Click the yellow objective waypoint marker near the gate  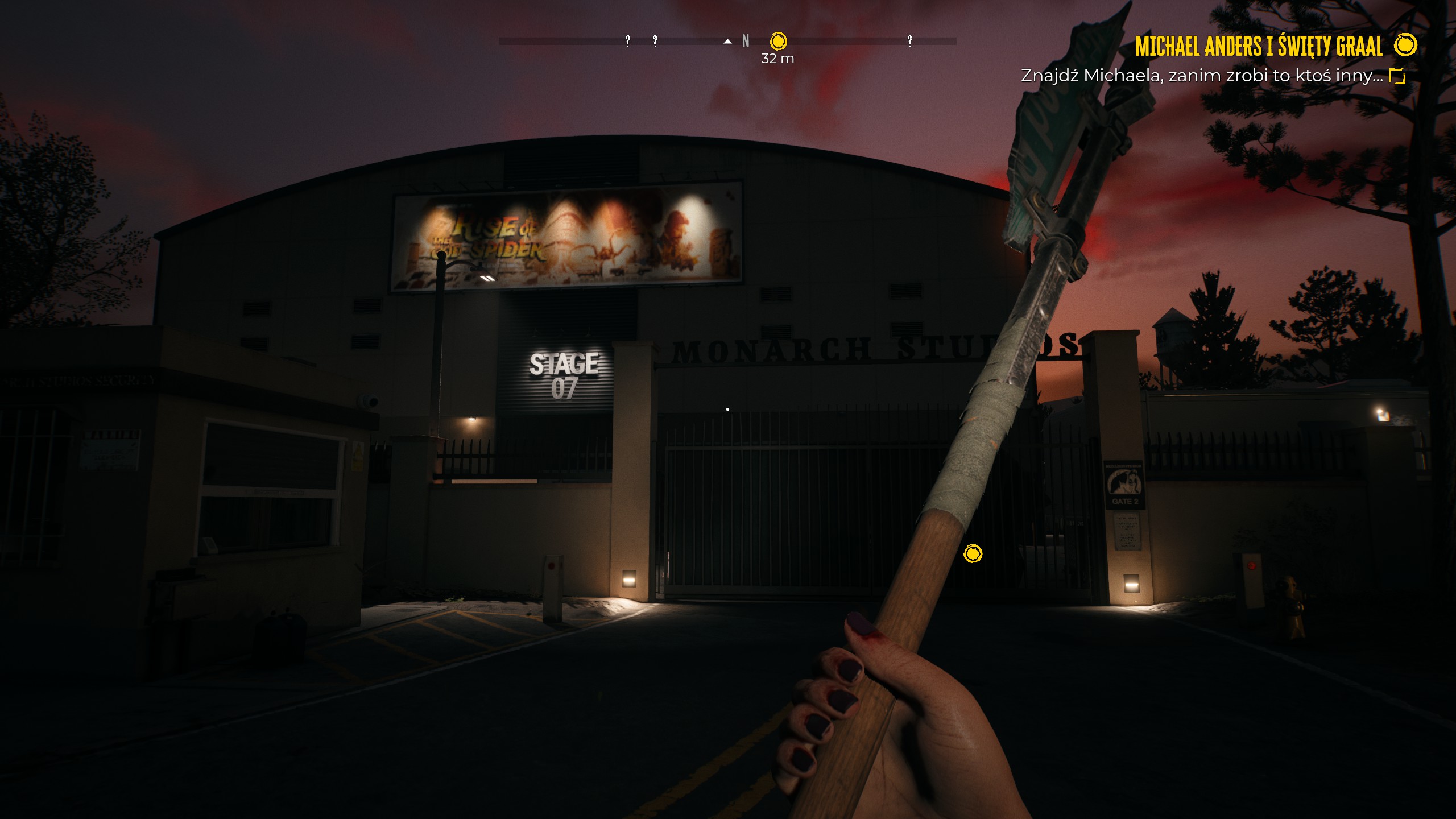point(973,553)
